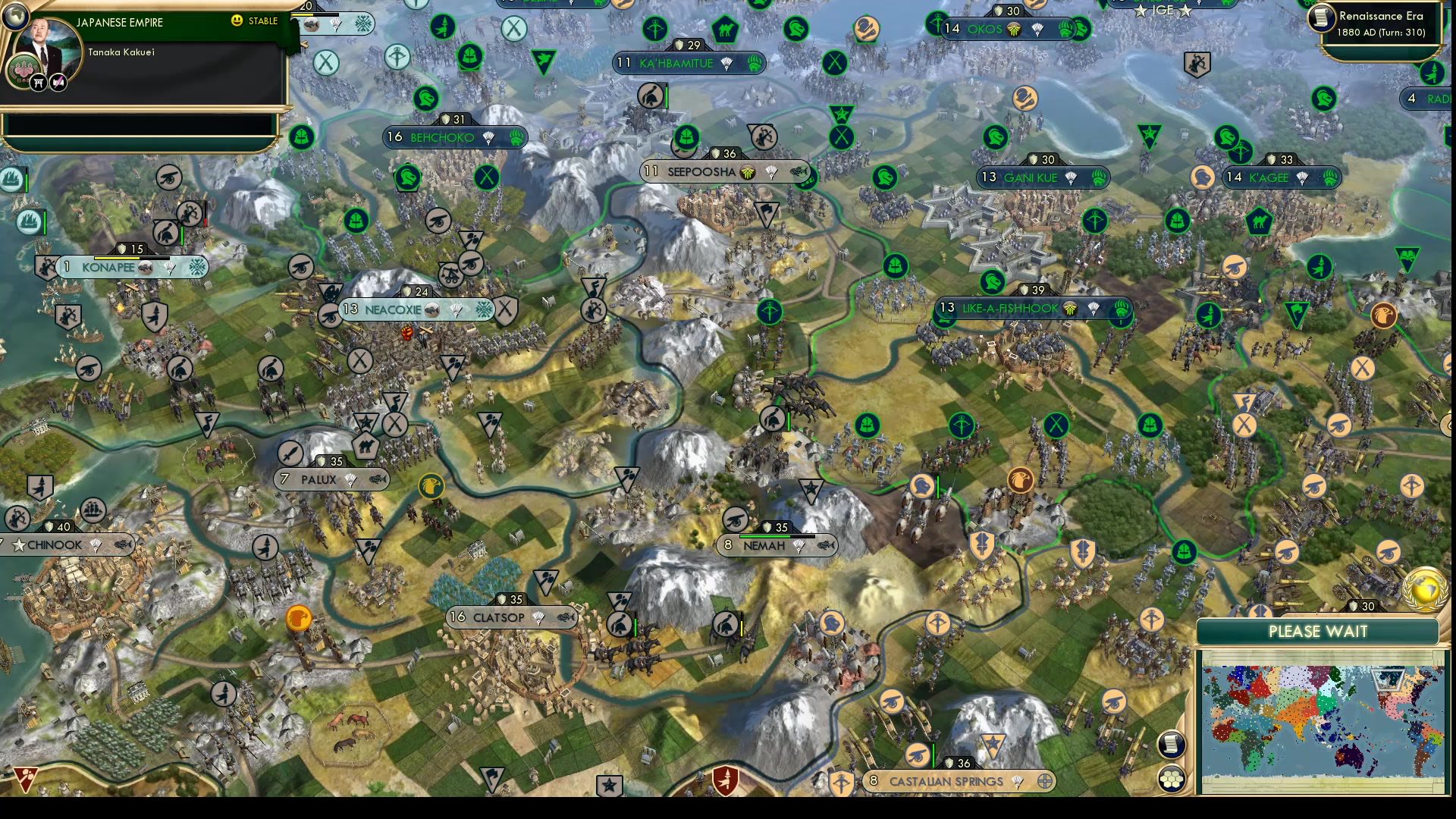The width and height of the screenshot is (1456, 819).
Task: Click the green knight unit icon below the era panel
Action: (1324, 99)
